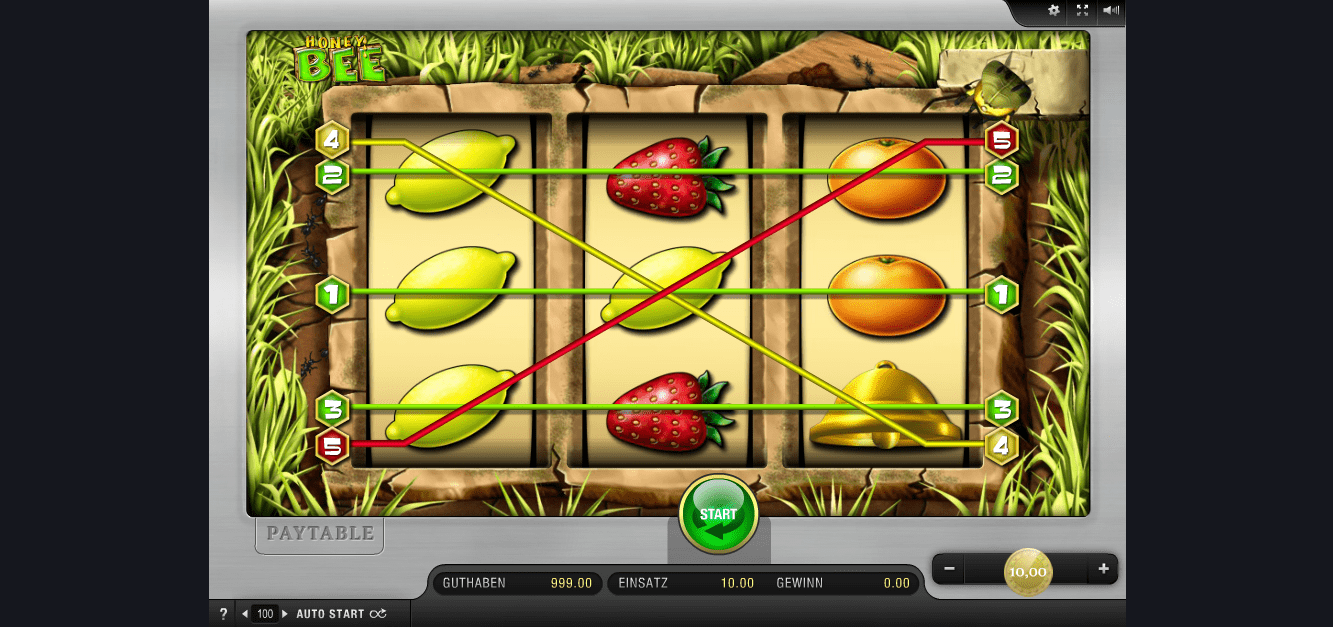The height and width of the screenshot is (627, 1333).
Task: Mute the sound via speaker icon
Action: click(1110, 11)
